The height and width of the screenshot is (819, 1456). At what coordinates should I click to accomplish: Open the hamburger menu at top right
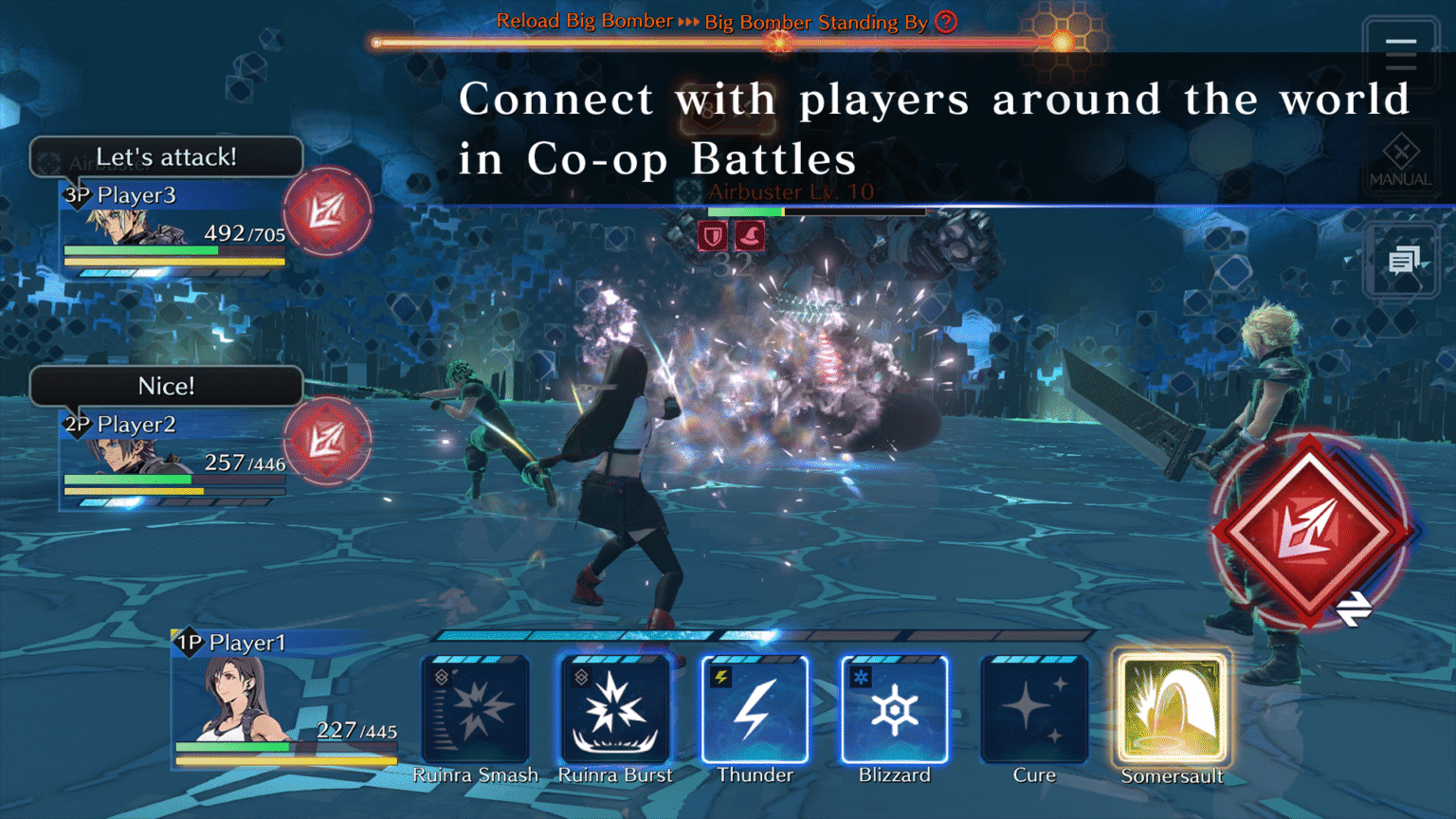1400,54
